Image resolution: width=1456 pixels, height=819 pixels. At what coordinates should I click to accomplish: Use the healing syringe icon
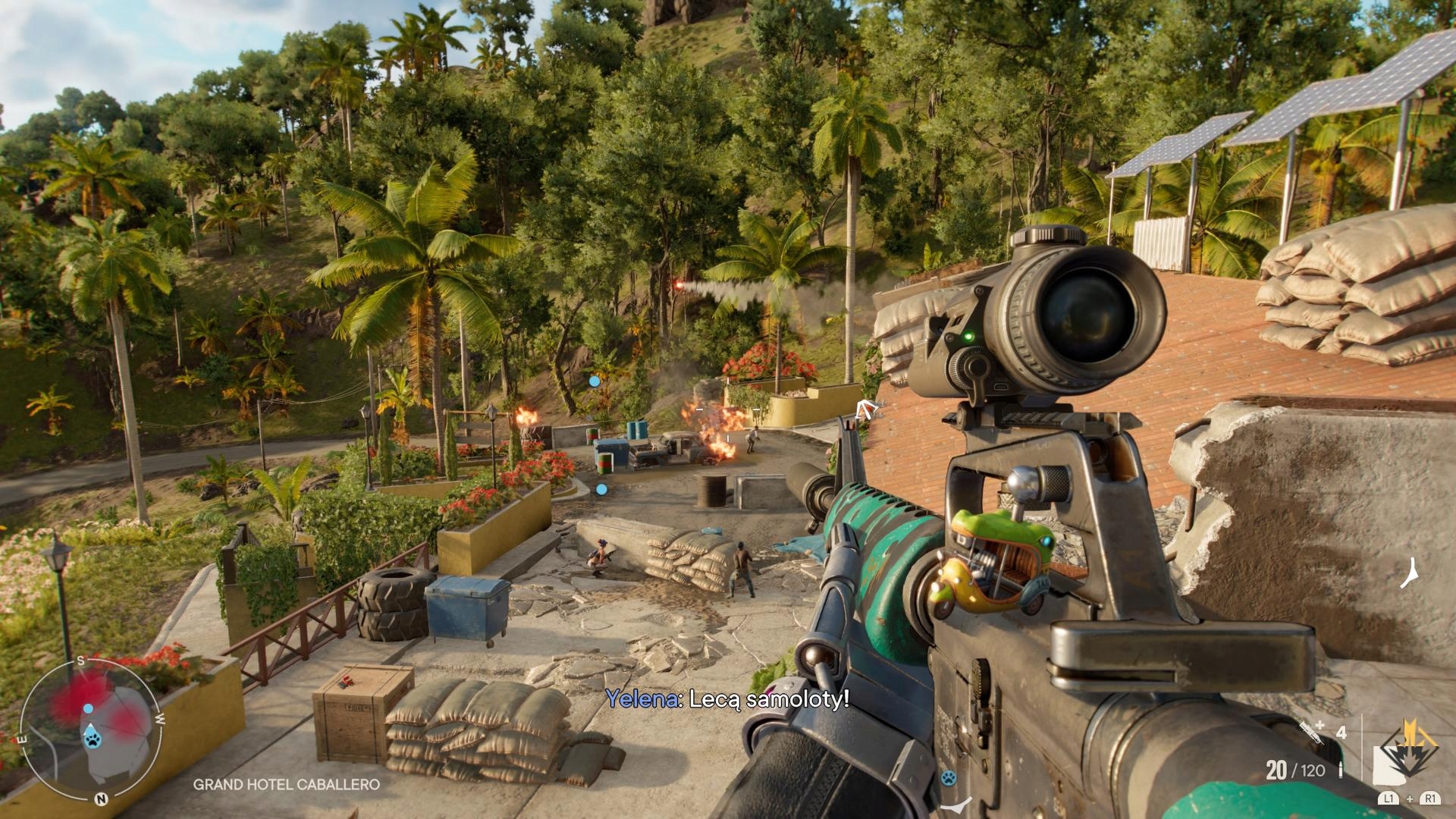pos(1312,730)
